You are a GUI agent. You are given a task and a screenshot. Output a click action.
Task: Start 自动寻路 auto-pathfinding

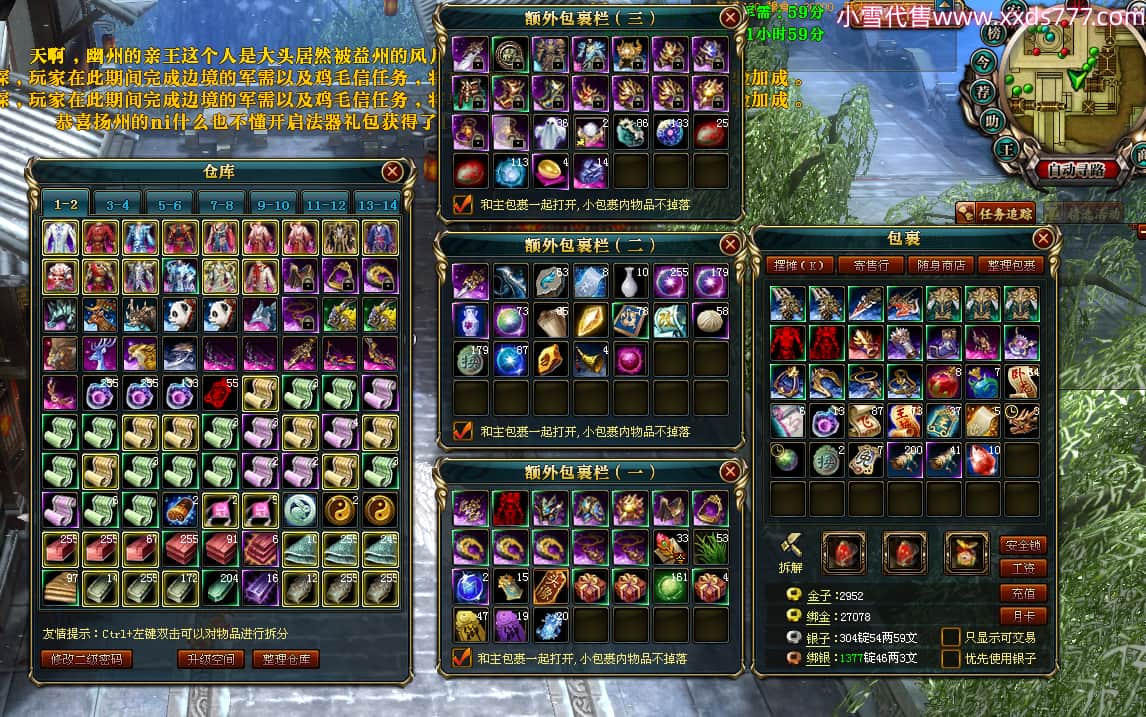(1076, 170)
